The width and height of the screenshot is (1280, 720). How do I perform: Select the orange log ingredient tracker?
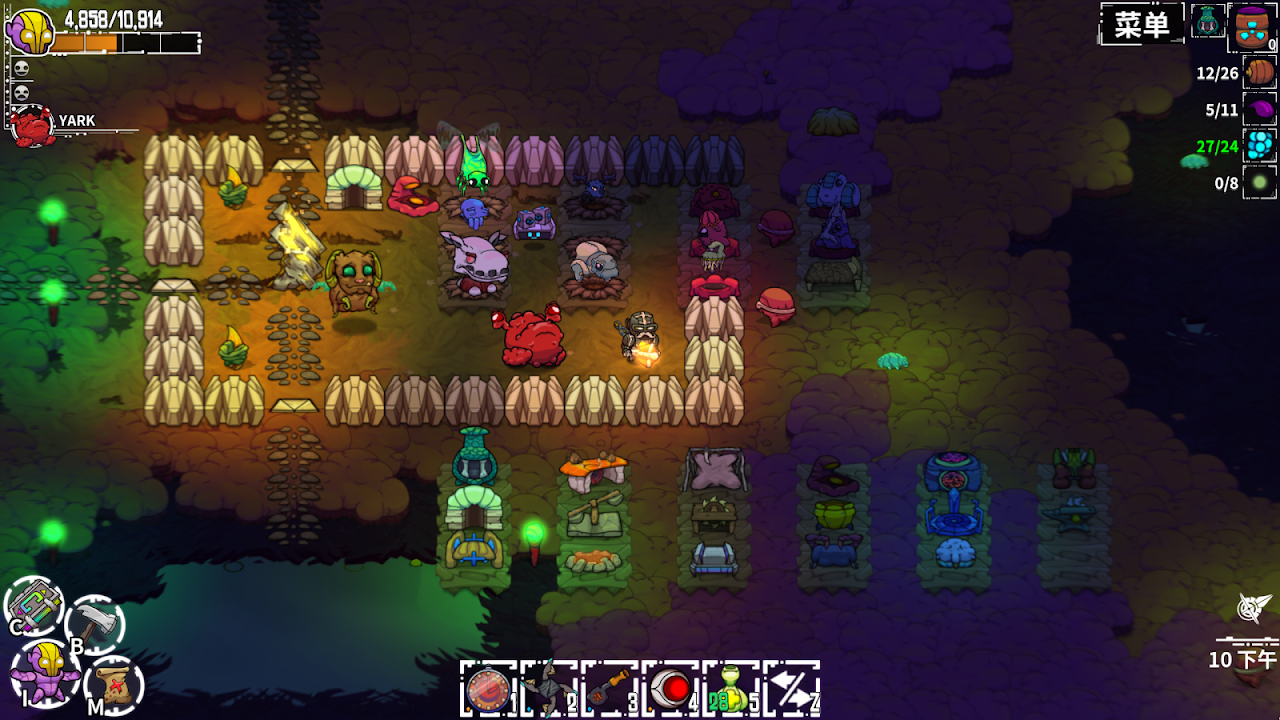pos(1260,72)
